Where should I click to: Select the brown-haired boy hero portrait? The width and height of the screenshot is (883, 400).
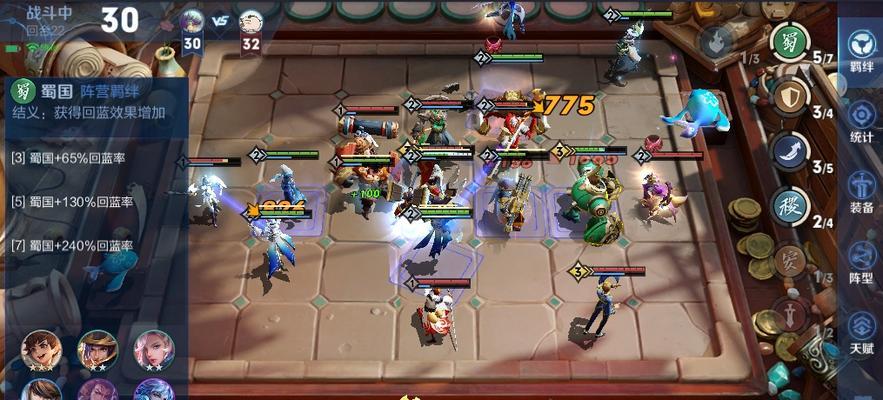click(41, 350)
